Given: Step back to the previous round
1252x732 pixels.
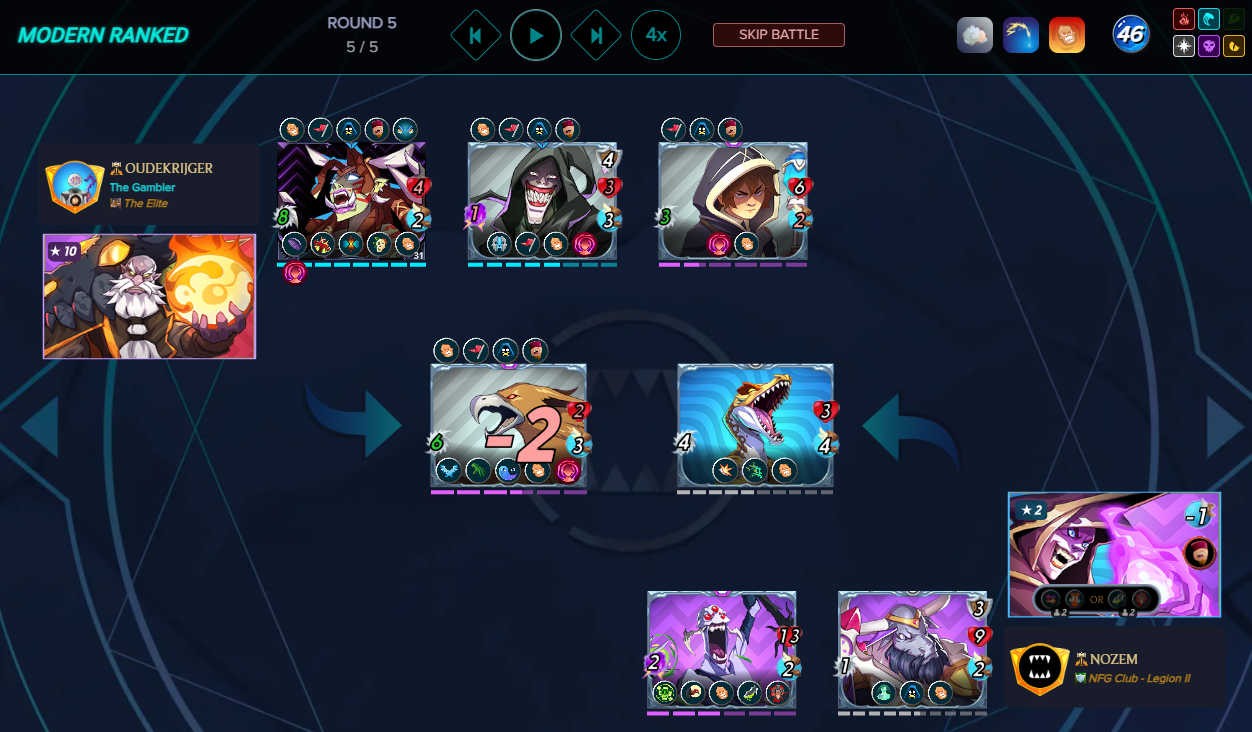Looking at the screenshot, I should click(476, 35).
